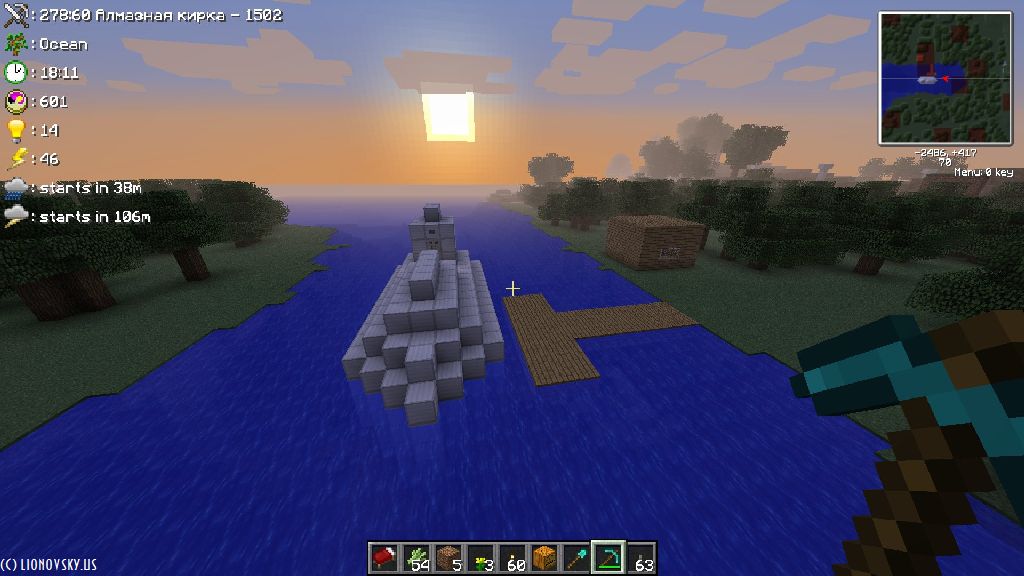Select the orange pumpkin block slot
Image resolution: width=1024 pixels, height=576 pixels.
[x=544, y=558]
